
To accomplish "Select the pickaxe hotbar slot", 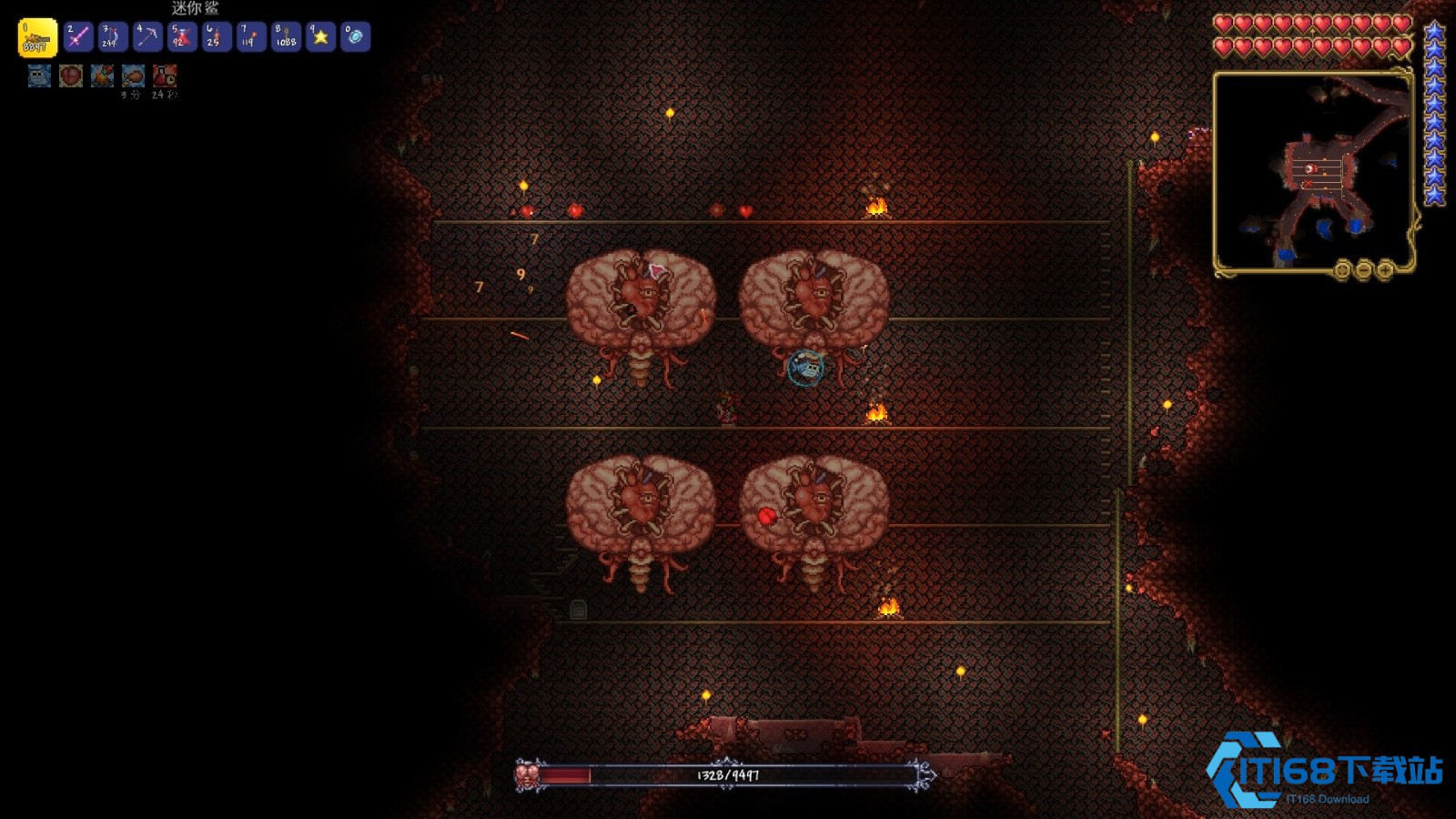I will tap(147, 37).
